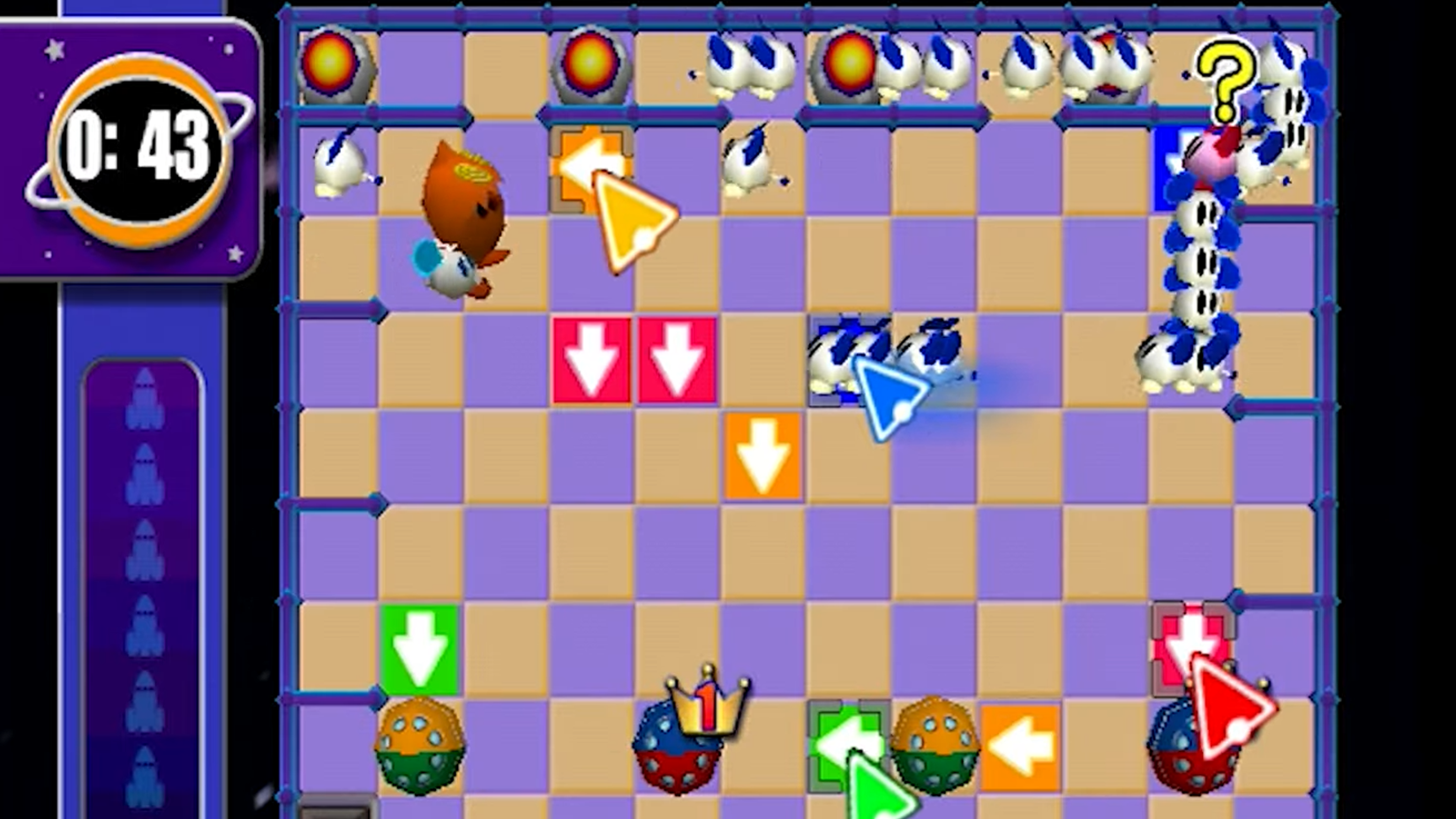Click the yellow question-mark roulette marker
1456x819 pixels.
1227,79
